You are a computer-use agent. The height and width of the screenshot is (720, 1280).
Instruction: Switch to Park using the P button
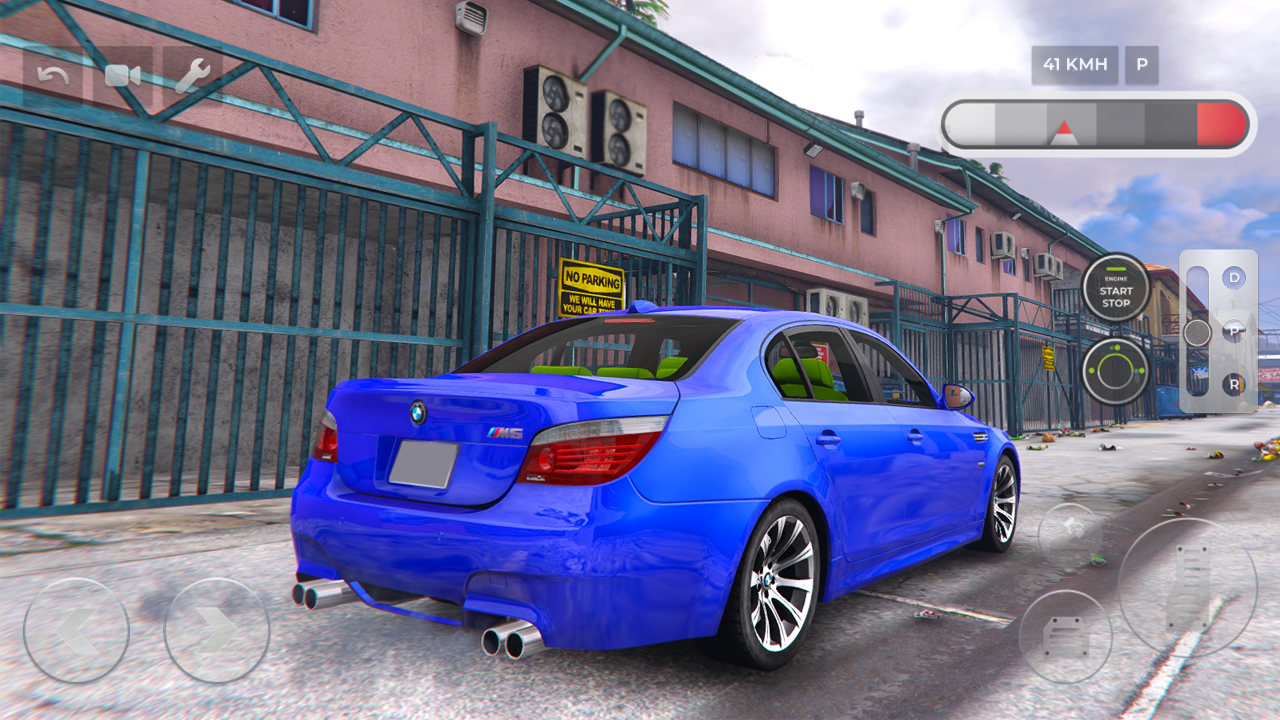click(1233, 331)
